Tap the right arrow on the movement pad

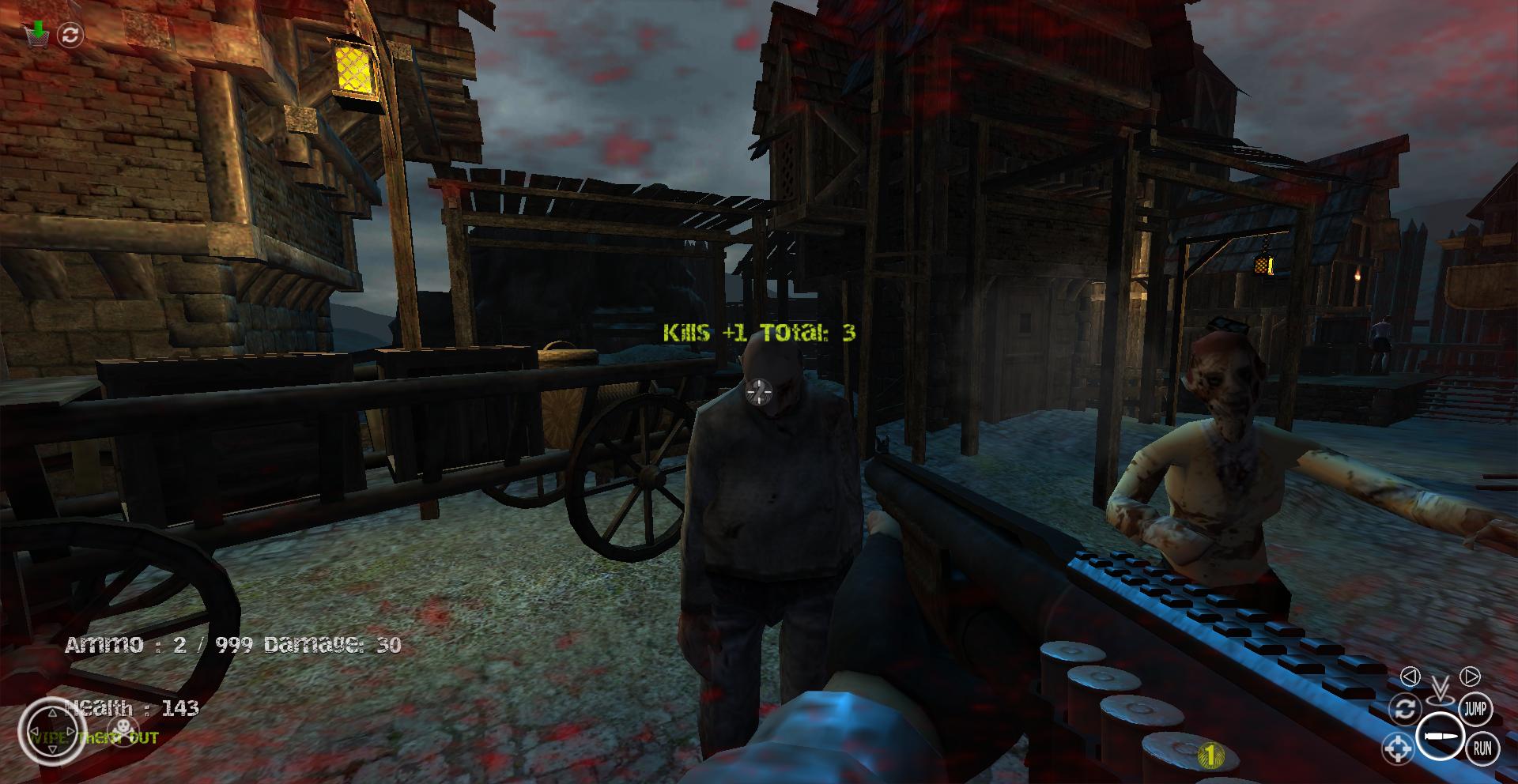pos(70,730)
